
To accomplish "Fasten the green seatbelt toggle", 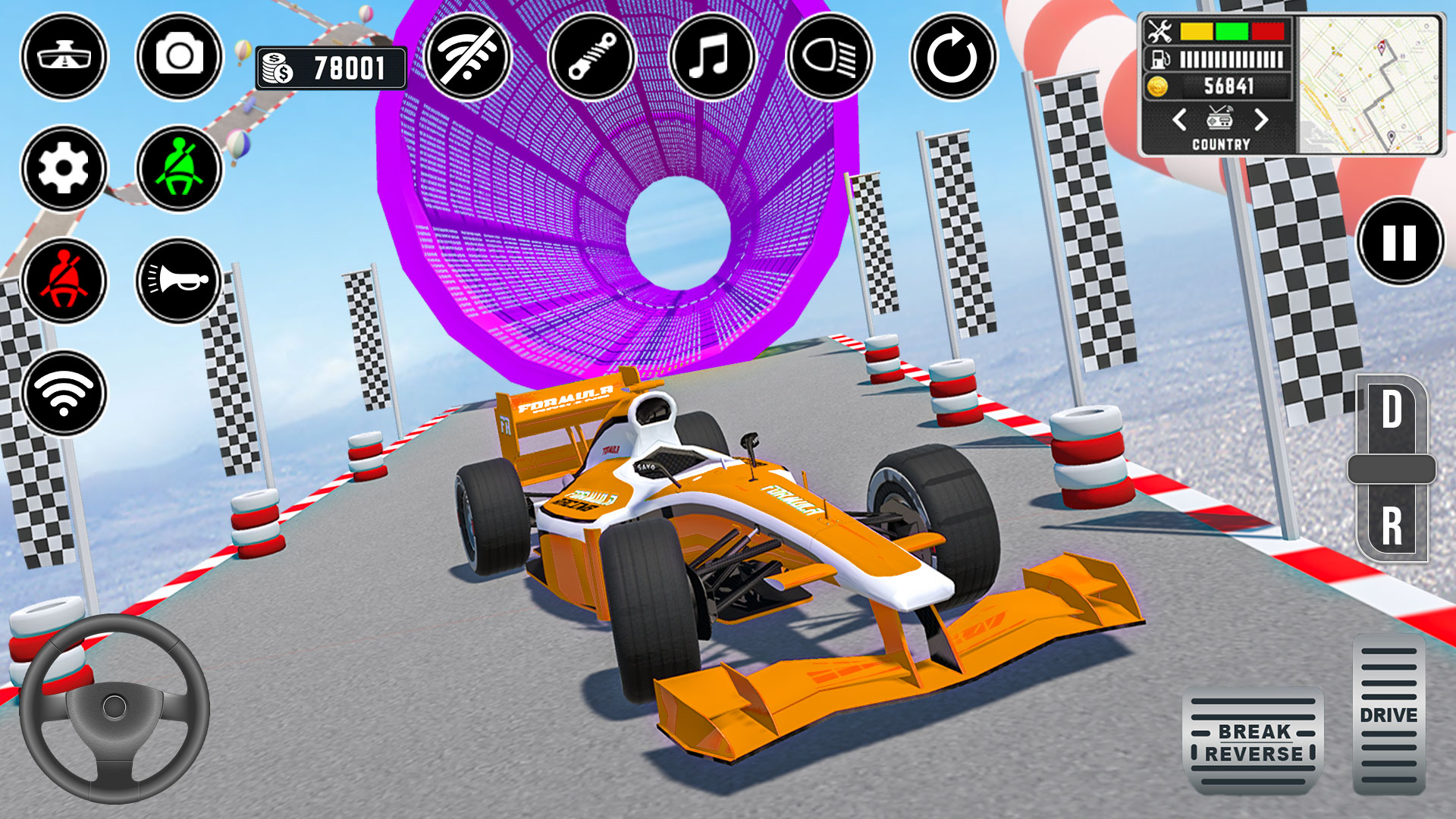I will tap(180, 168).
